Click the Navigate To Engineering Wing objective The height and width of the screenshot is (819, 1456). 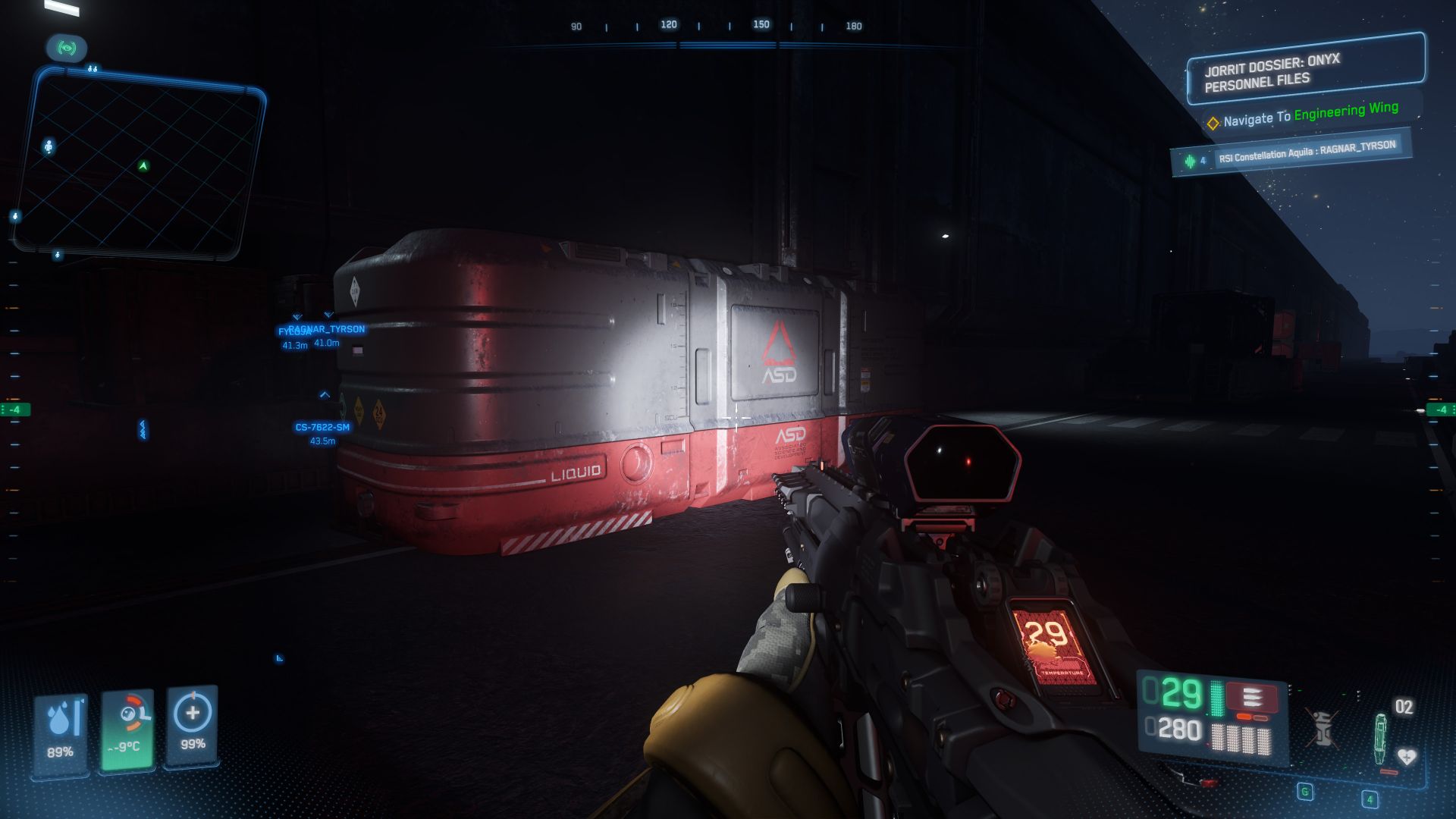point(1310,115)
